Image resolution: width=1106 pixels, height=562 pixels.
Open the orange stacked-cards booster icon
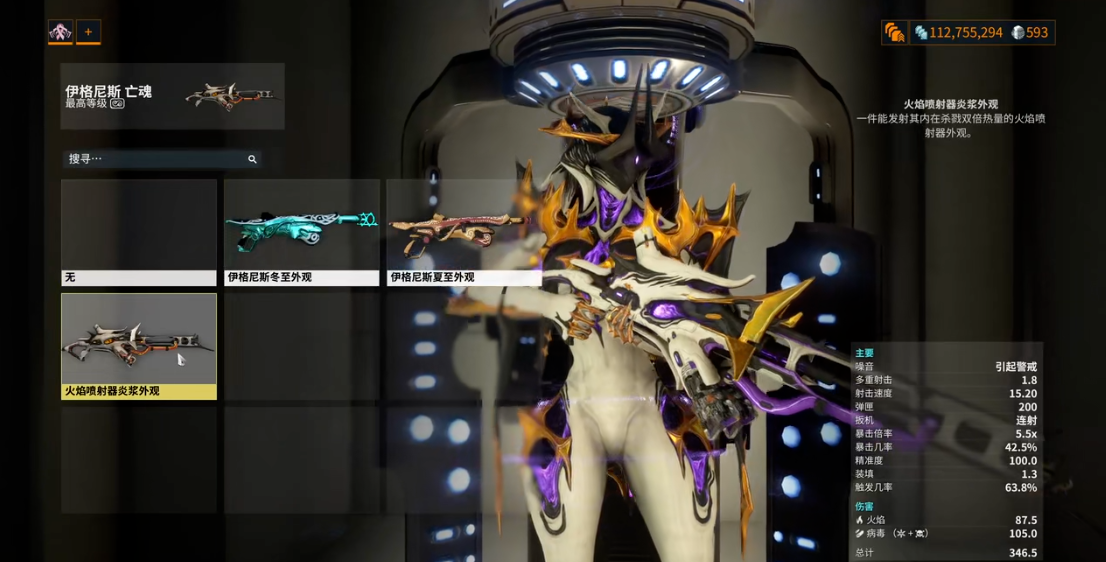click(894, 33)
